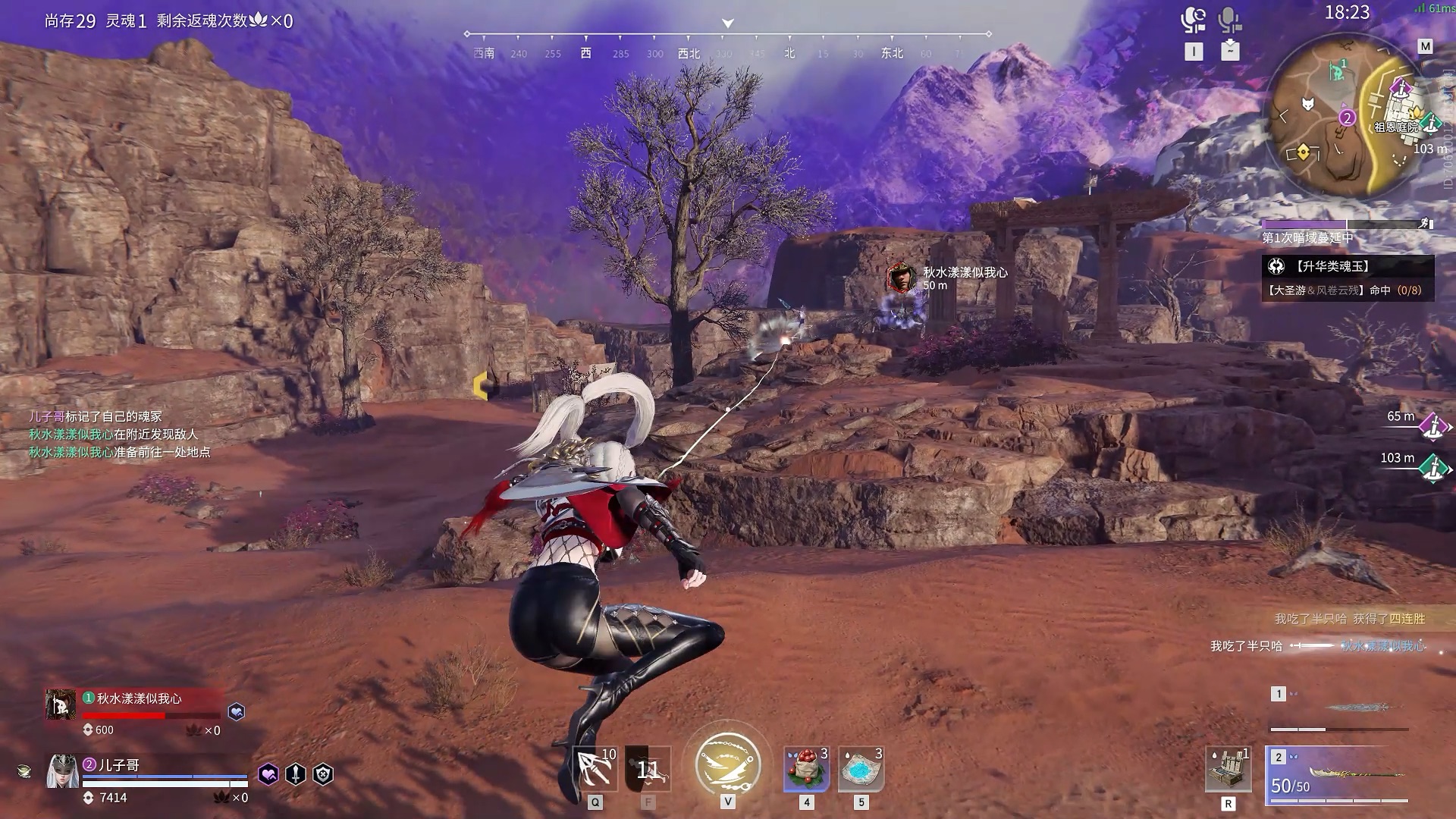The height and width of the screenshot is (819, 1456).
Task: Use the blue armor powder consumable
Action: coord(861,769)
